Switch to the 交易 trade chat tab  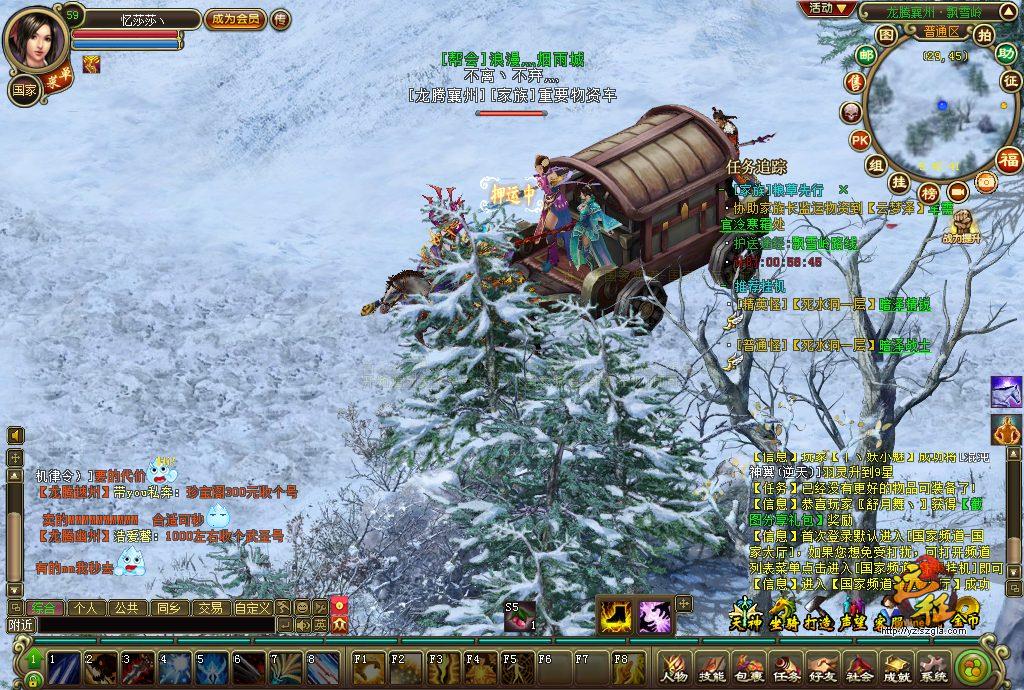(x=209, y=607)
